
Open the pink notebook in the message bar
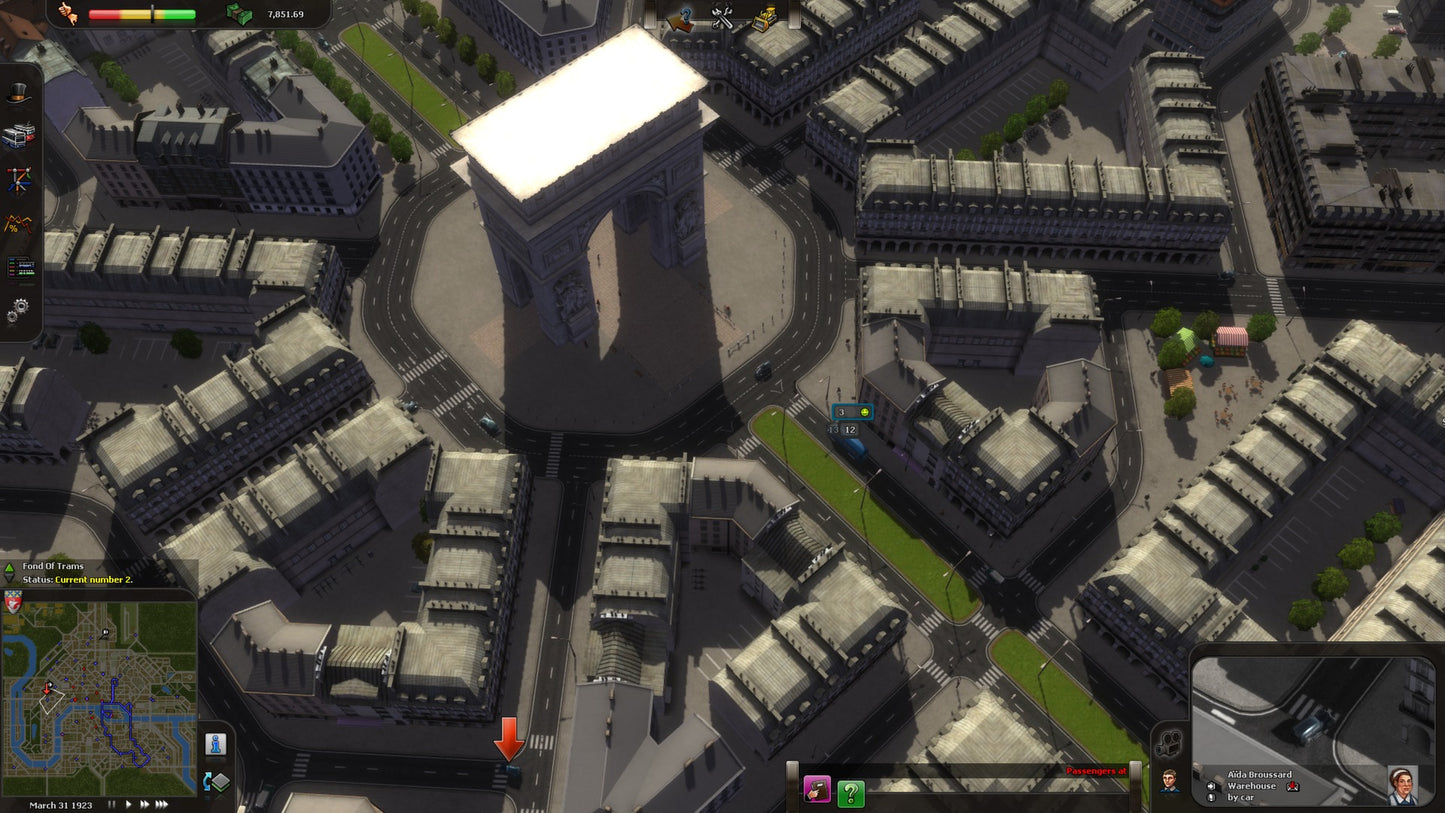pyautogui.click(x=818, y=790)
